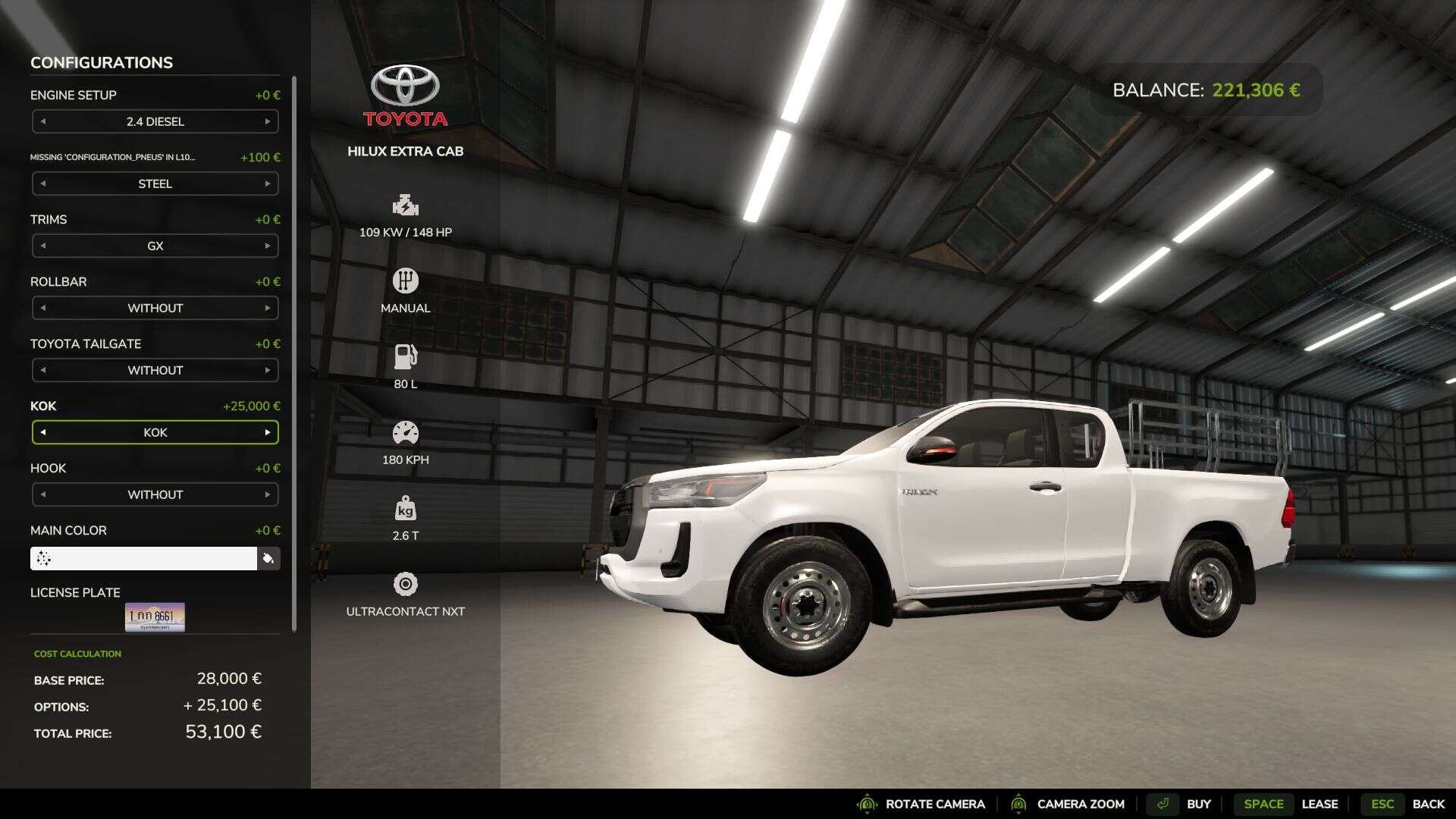Click next arrow for Trims GX
Viewport: 1456px width, 819px height.
268,246
